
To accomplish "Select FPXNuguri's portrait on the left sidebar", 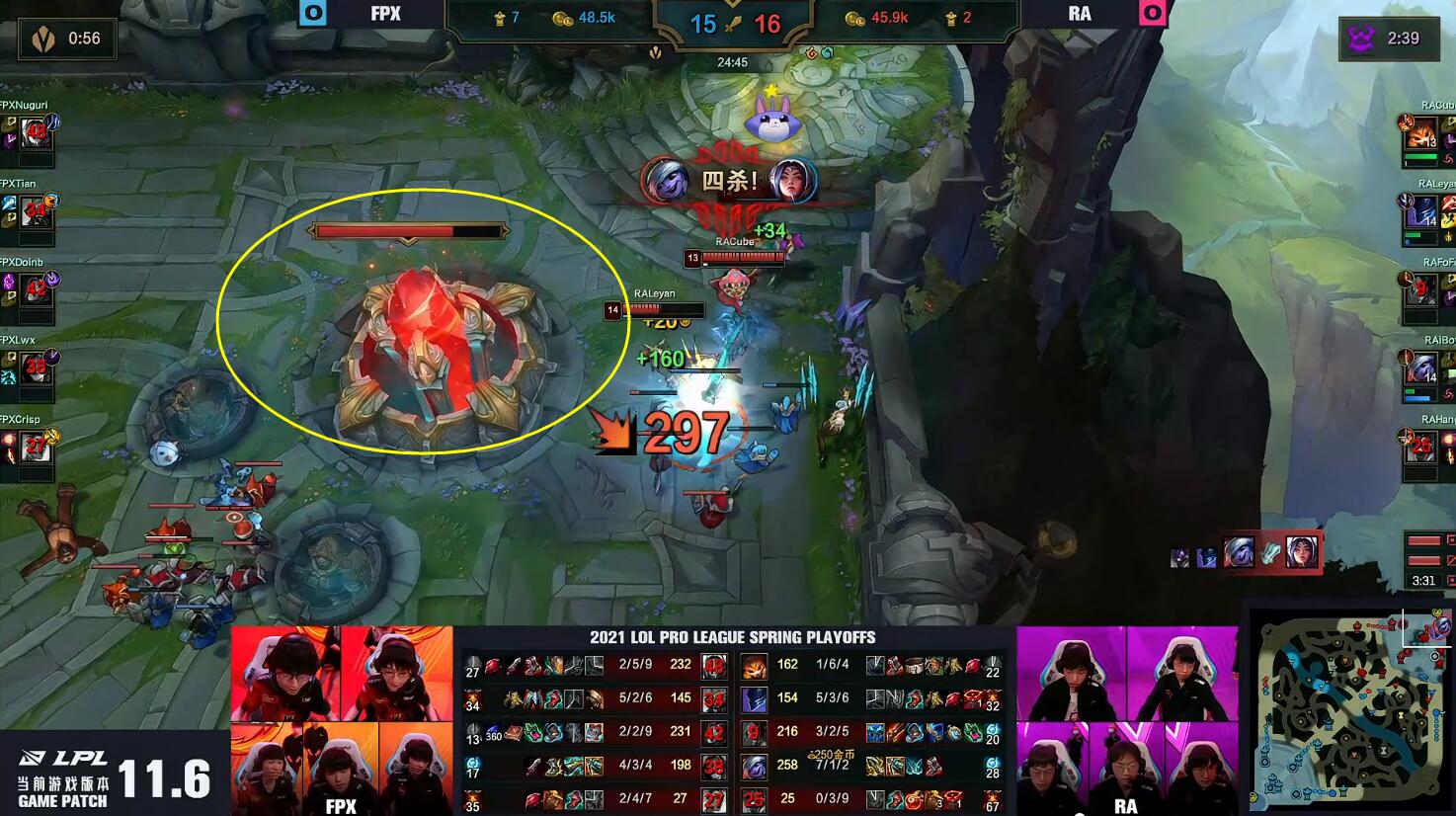I will click(x=35, y=134).
